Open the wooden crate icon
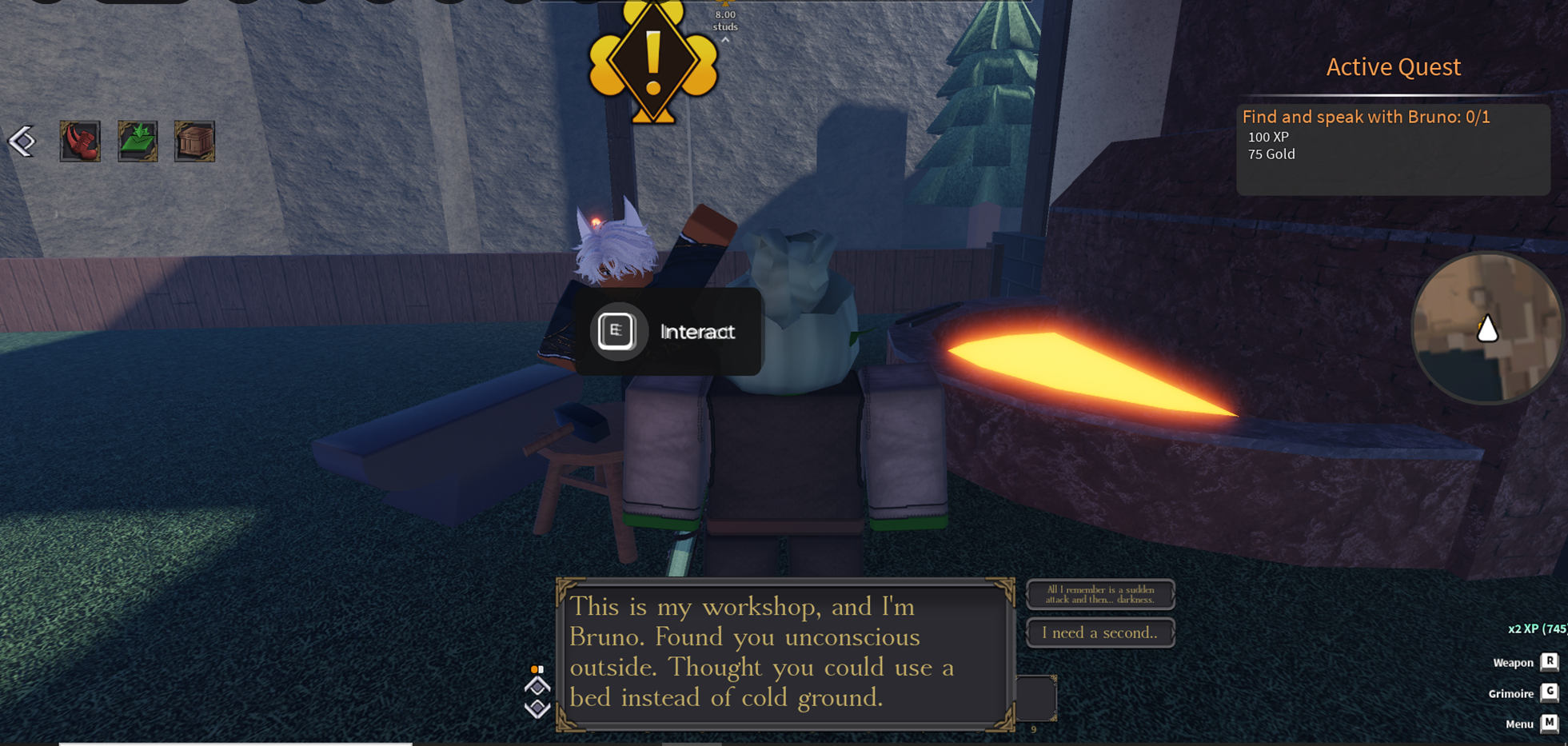 click(x=194, y=142)
